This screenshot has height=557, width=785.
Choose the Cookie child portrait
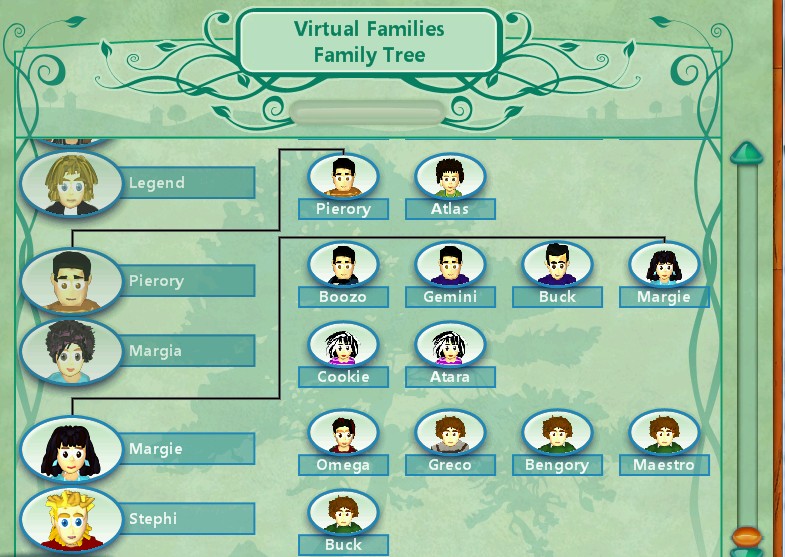[x=343, y=346]
